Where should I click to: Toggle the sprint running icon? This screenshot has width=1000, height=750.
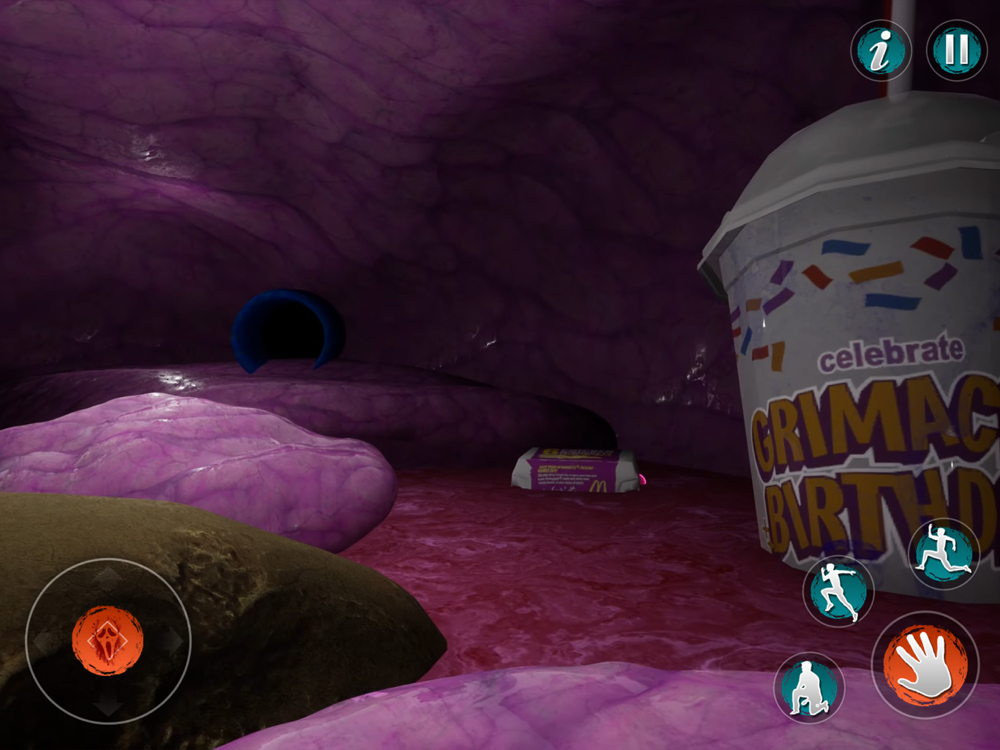click(838, 591)
